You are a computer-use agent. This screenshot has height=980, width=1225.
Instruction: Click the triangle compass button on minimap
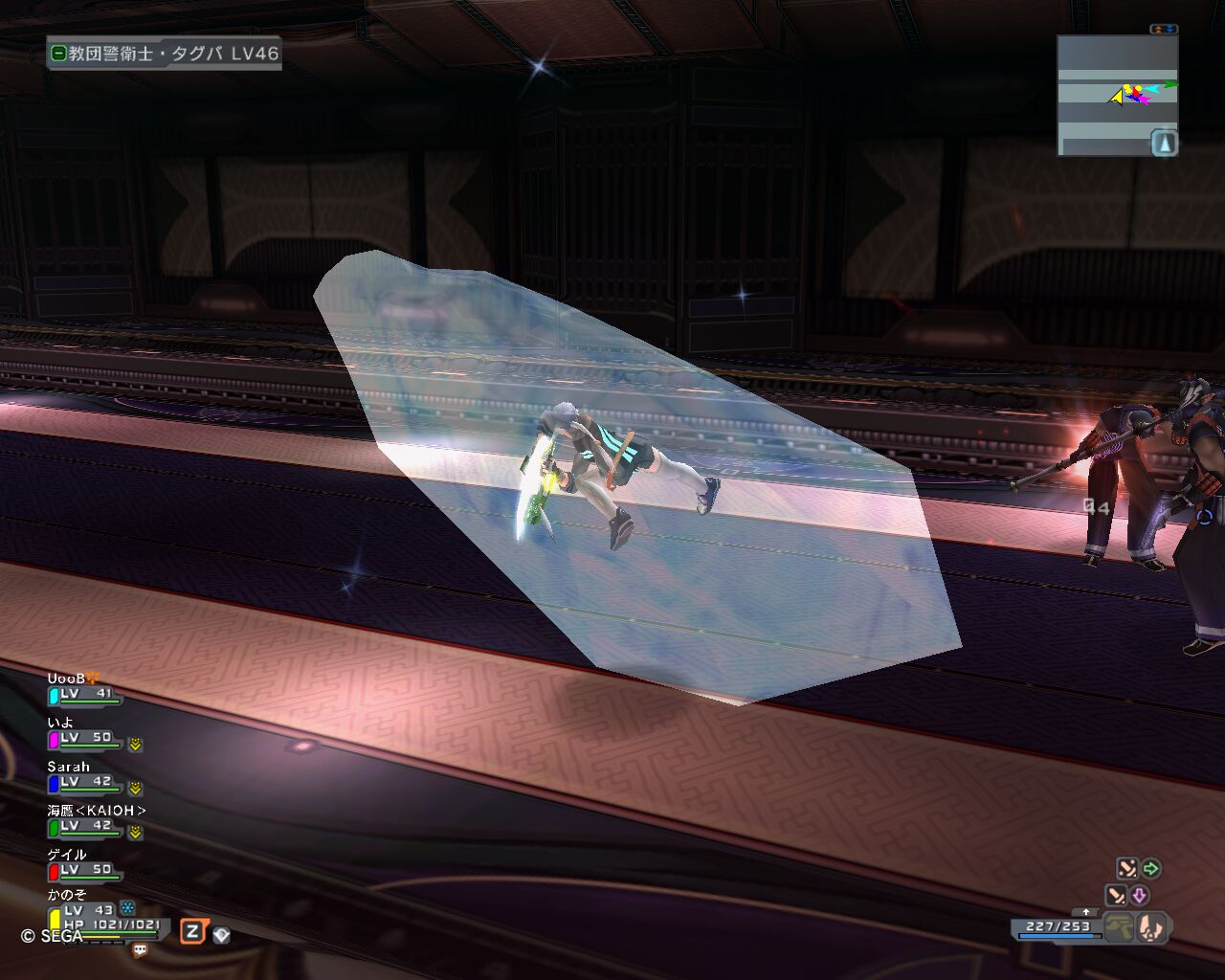coord(1163,144)
